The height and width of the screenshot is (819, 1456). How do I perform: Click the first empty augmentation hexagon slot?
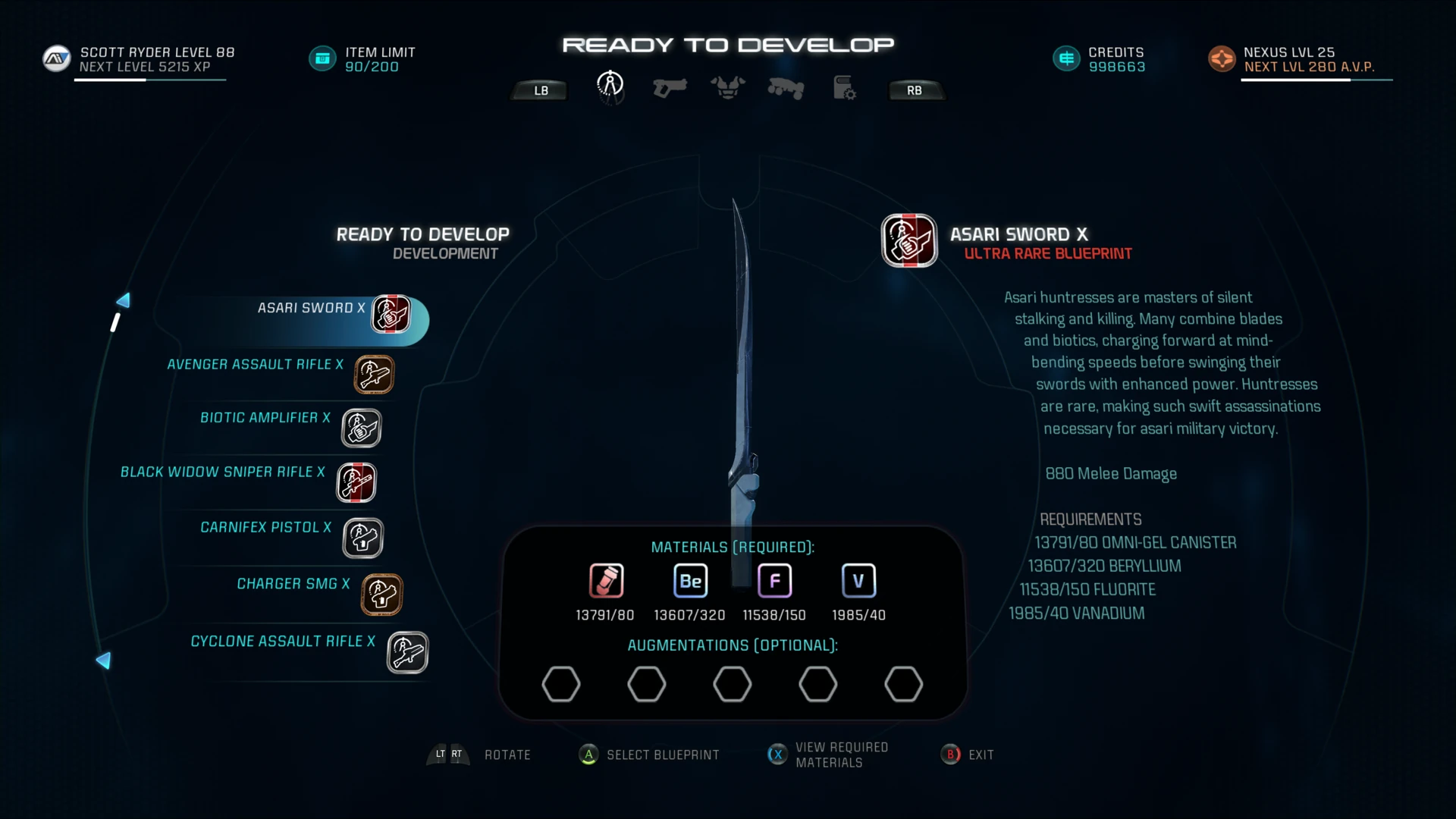pyautogui.click(x=561, y=683)
